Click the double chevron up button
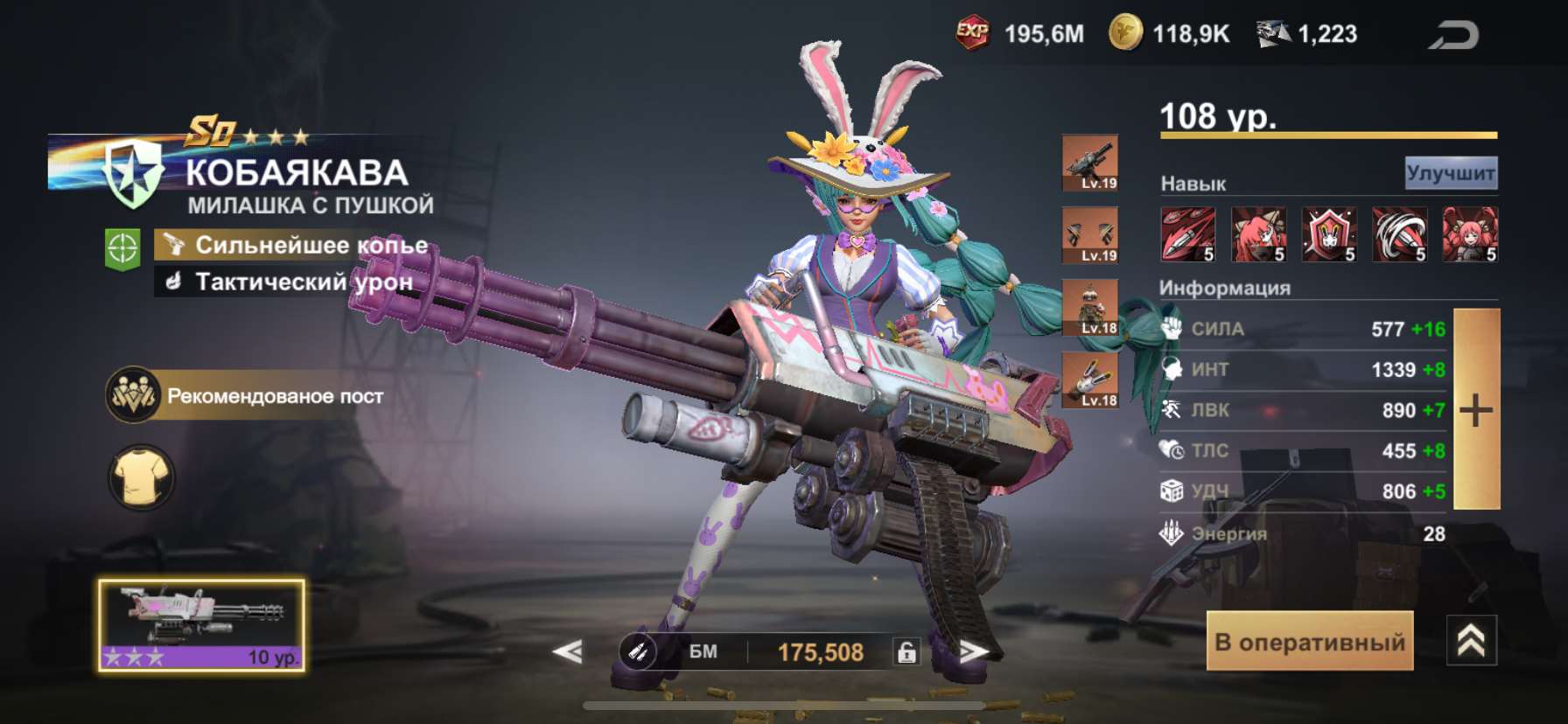The height and width of the screenshot is (724, 1568). pyautogui.click(x=1471, y=641)
